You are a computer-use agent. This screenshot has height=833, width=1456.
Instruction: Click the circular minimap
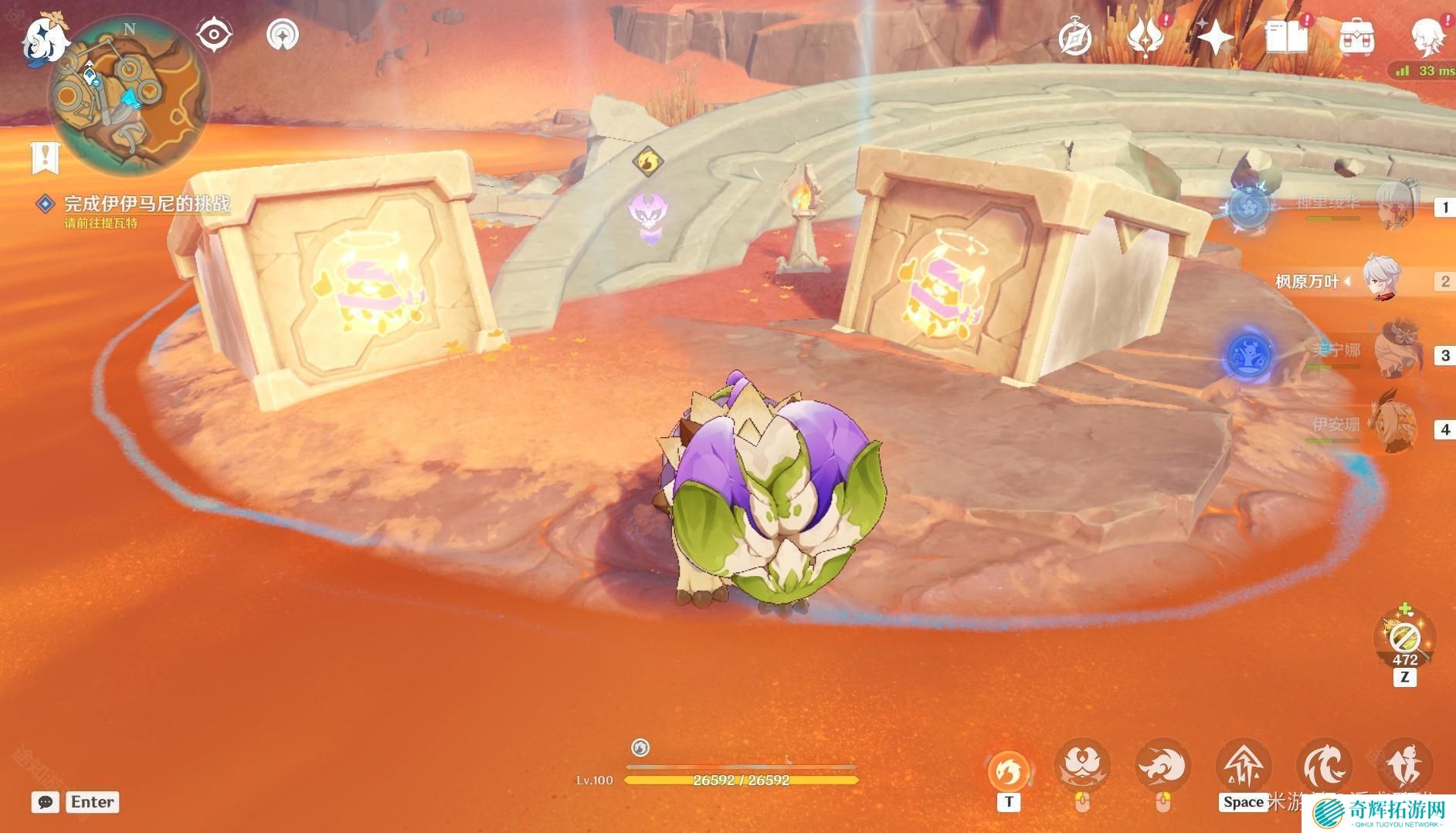[128, 96]
